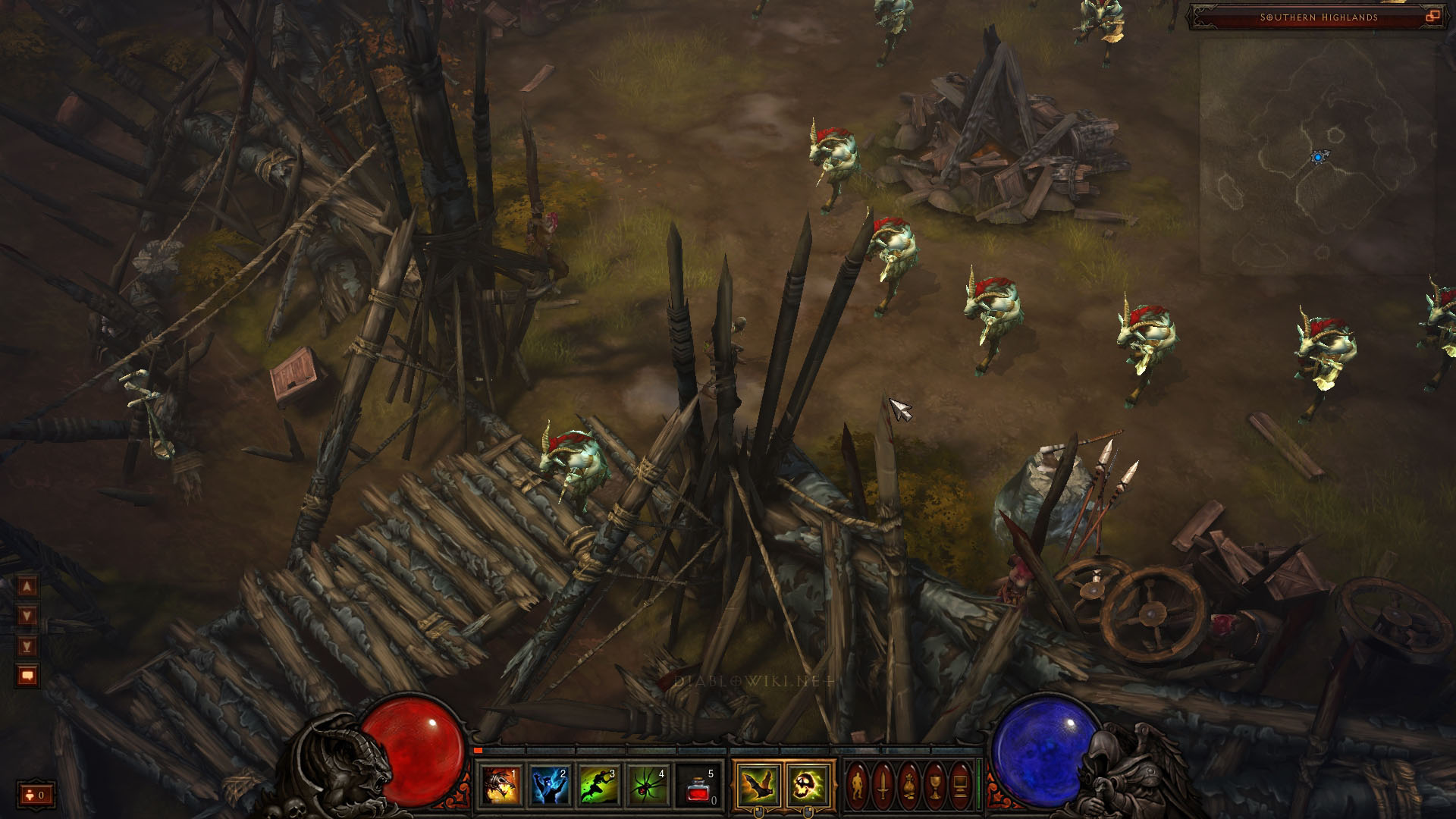Open the goblet menu button
1456x819 pixels.
[935, 785]
